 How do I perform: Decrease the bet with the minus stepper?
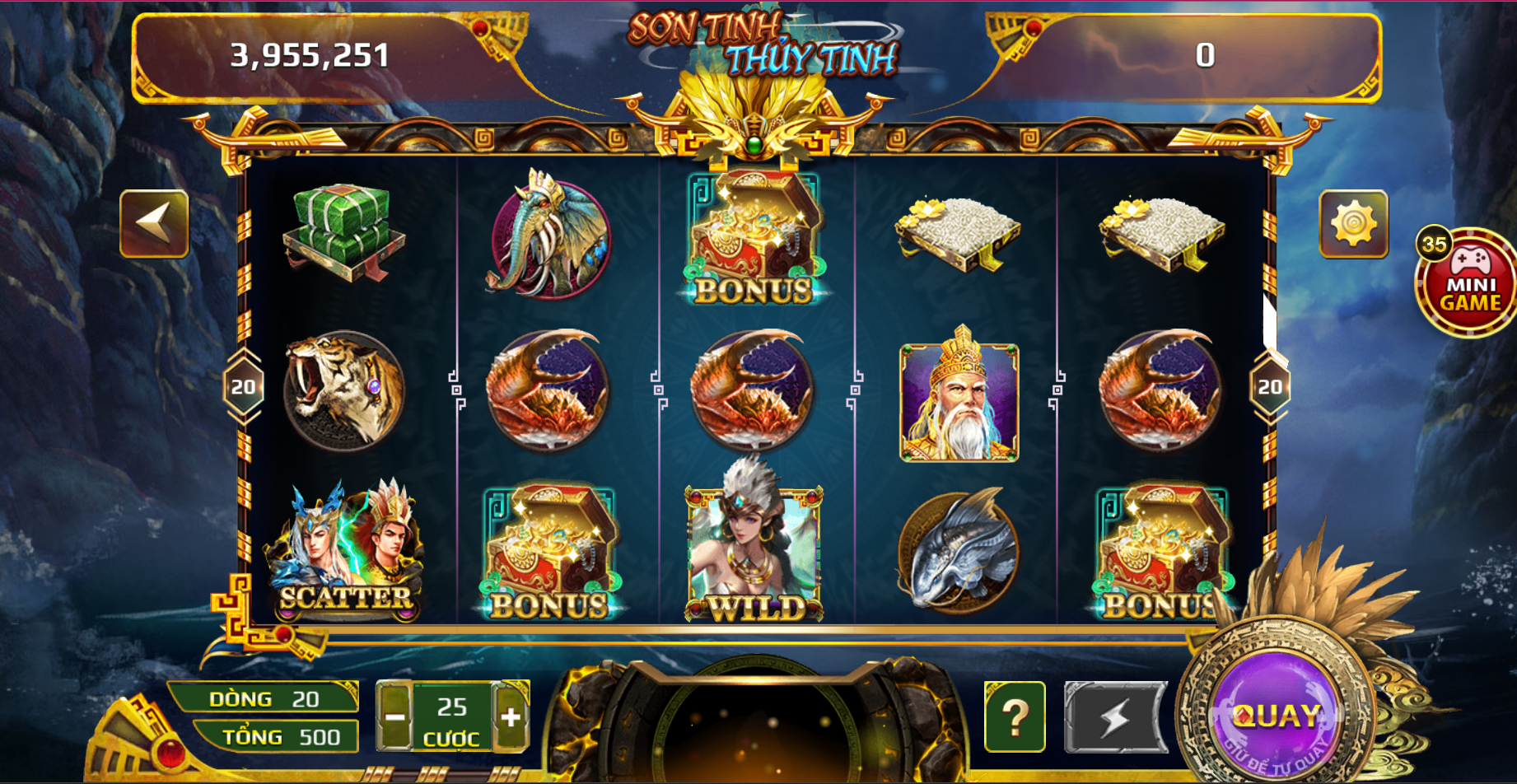(x=394, y=718)
